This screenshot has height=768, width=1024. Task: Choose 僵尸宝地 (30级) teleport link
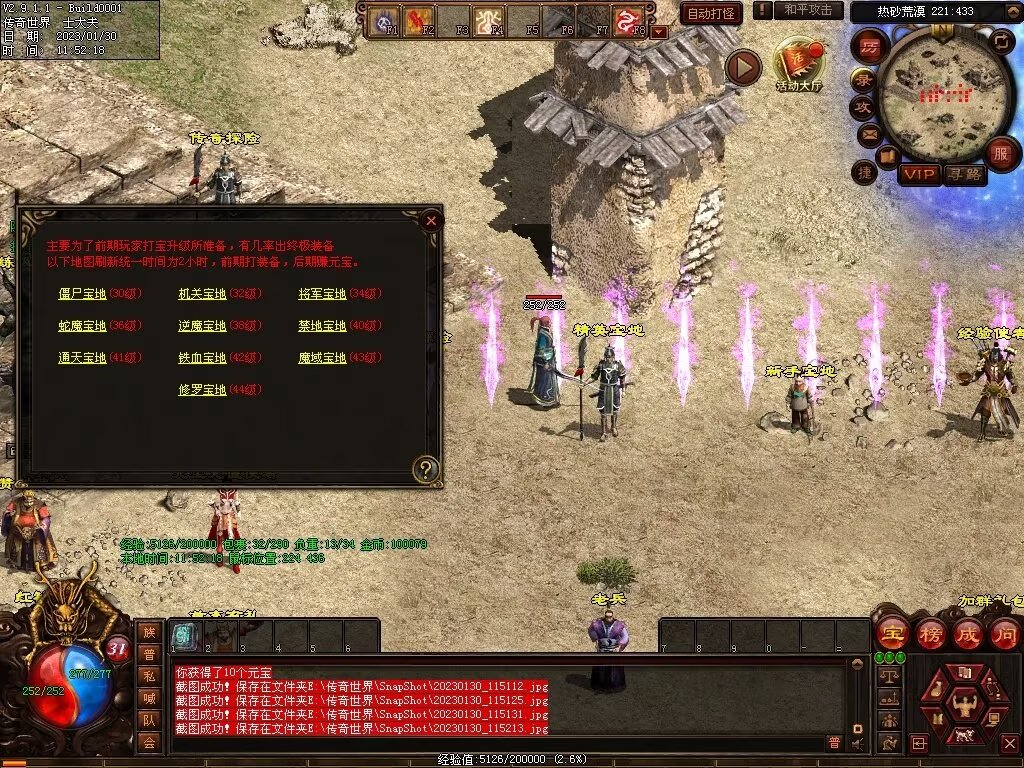[x=82, y=294]
